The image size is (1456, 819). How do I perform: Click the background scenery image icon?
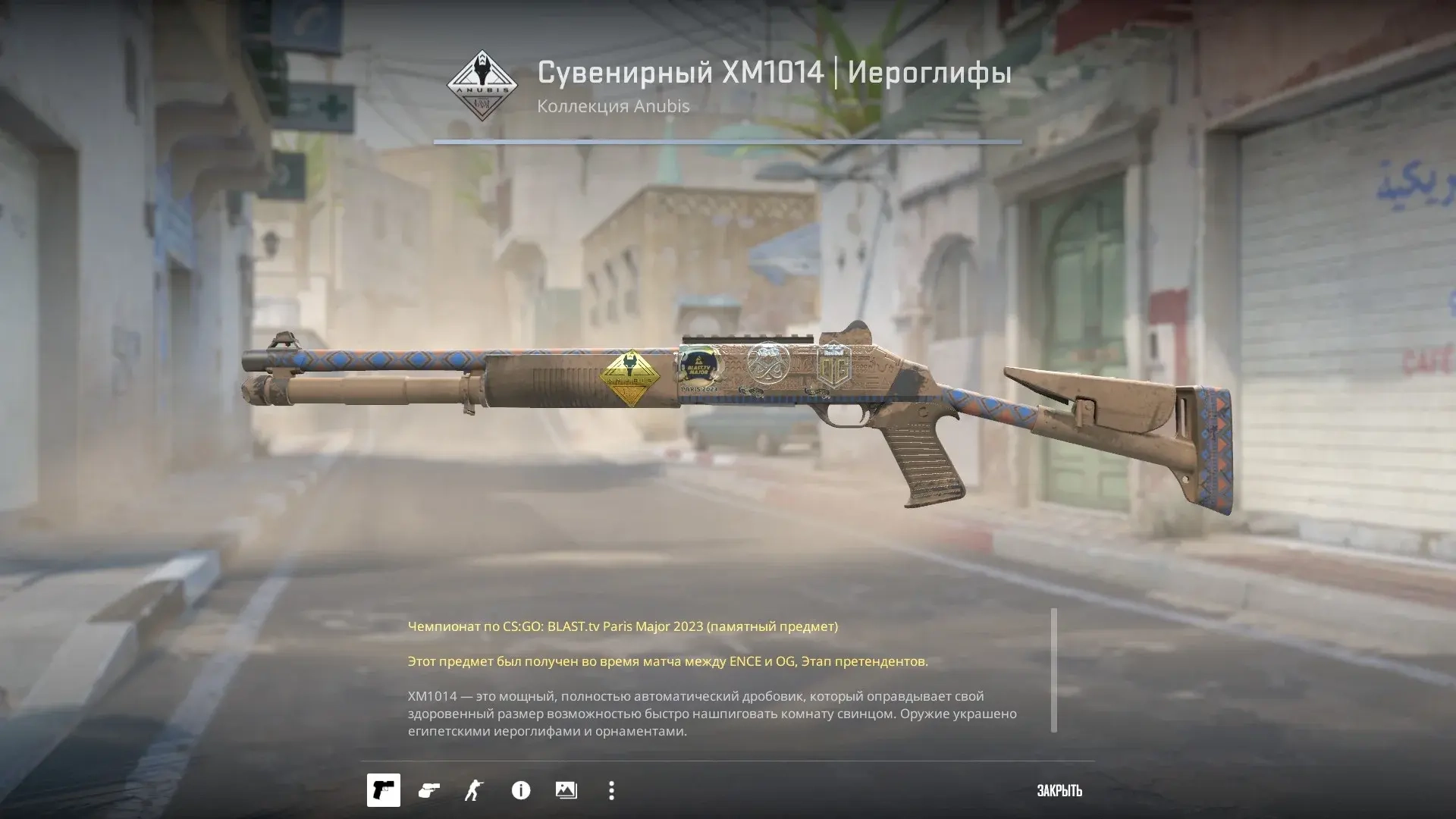[x=566, y=790]
